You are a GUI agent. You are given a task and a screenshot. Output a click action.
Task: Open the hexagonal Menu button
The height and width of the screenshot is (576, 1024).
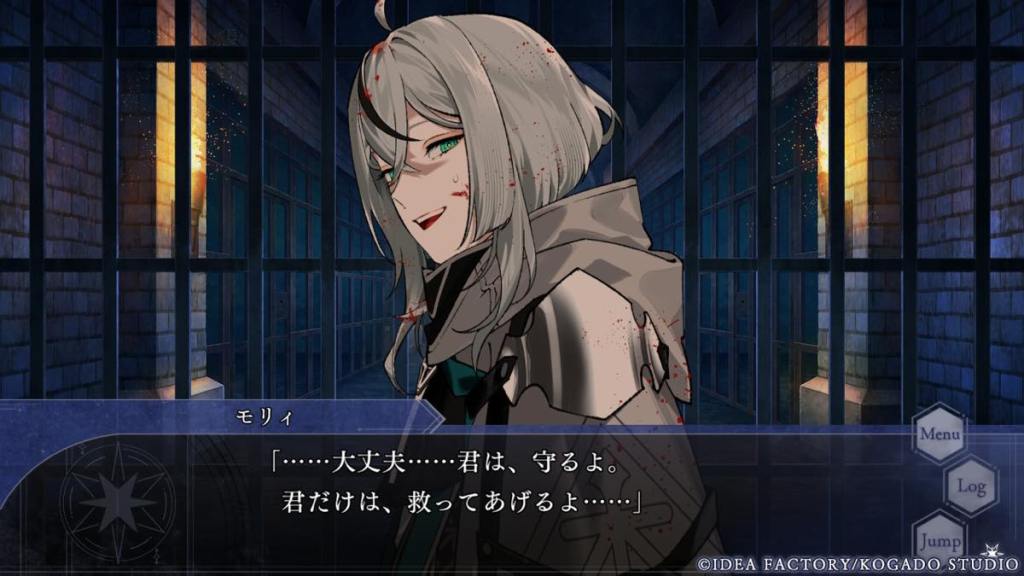point(940,434)
